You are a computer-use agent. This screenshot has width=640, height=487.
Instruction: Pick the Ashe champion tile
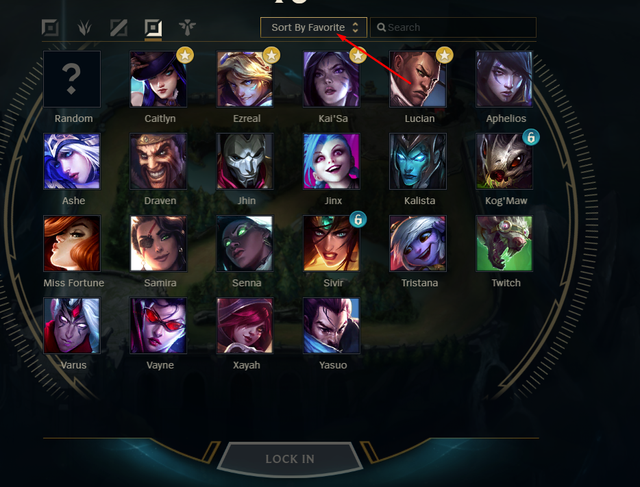click(72, 161)
